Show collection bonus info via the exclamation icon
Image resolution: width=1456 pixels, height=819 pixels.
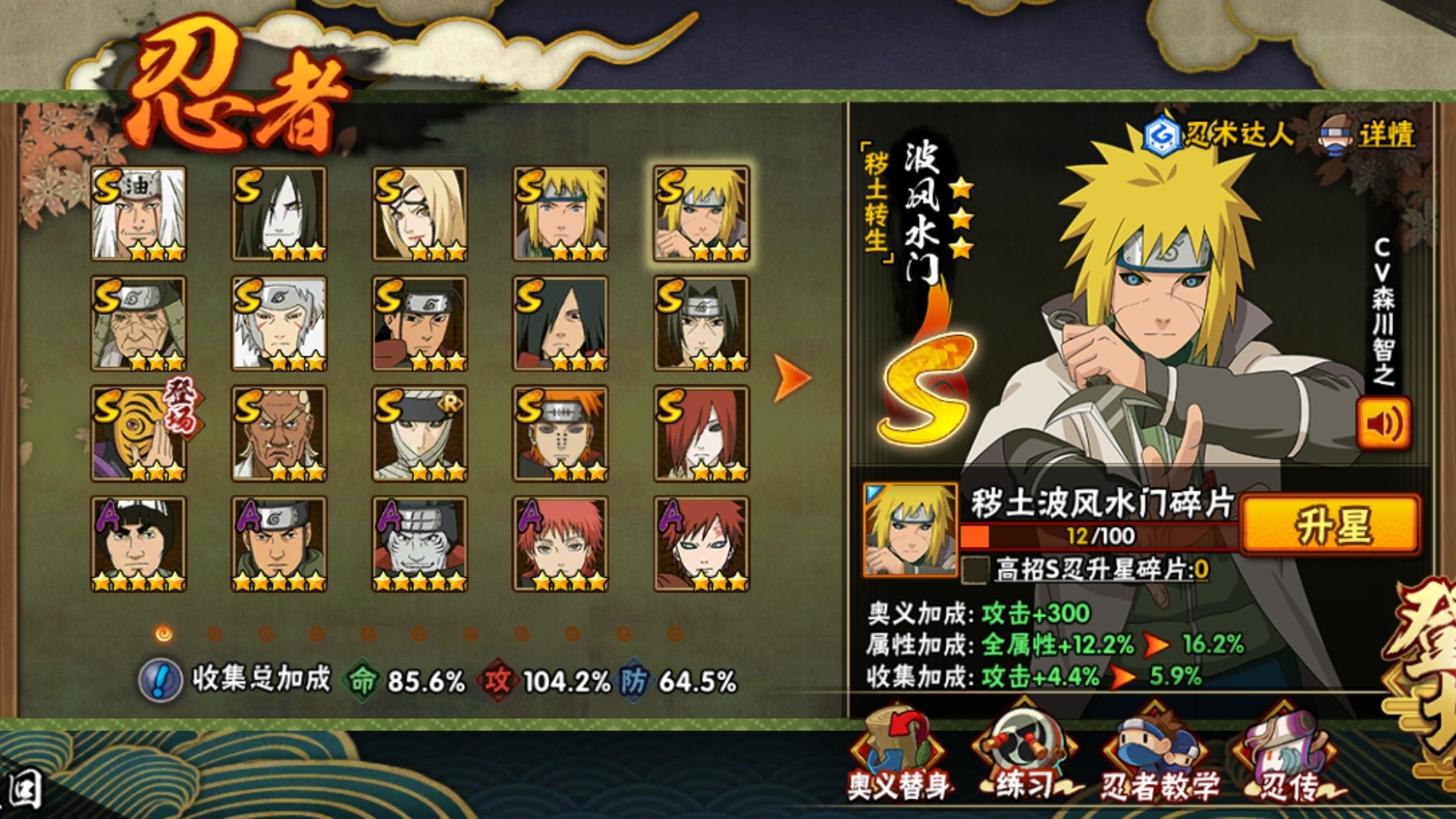click(x=160, y=679)
